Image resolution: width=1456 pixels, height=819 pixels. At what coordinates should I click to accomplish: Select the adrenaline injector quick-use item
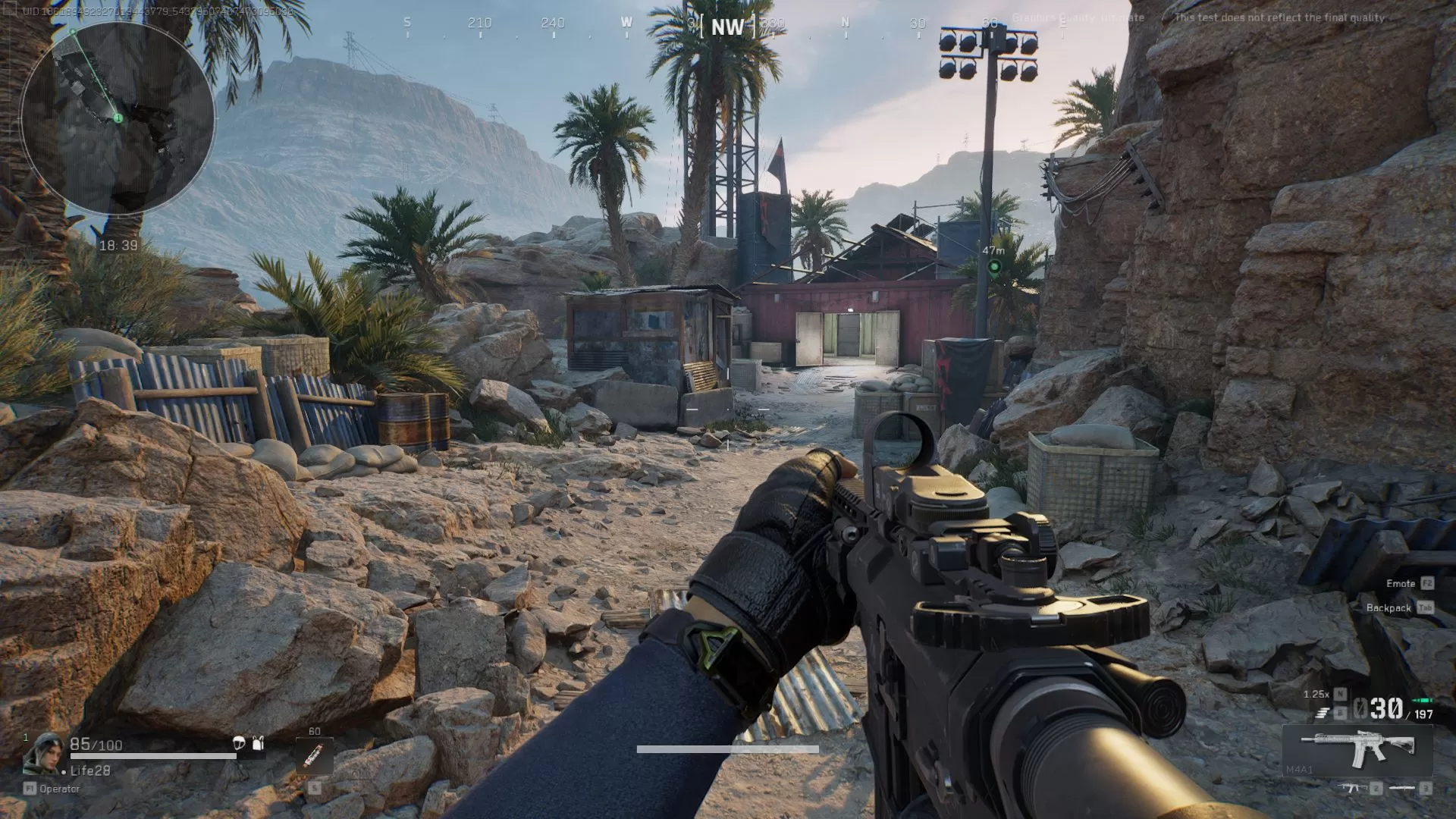(x=314, y=756)
